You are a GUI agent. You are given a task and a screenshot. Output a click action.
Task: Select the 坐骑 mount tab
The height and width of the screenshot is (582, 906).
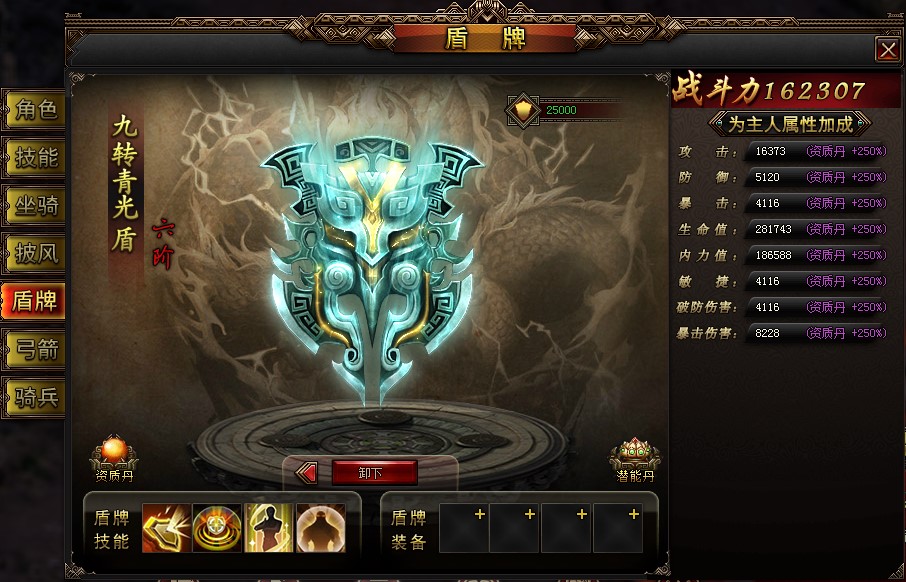(x=35, y=205)
